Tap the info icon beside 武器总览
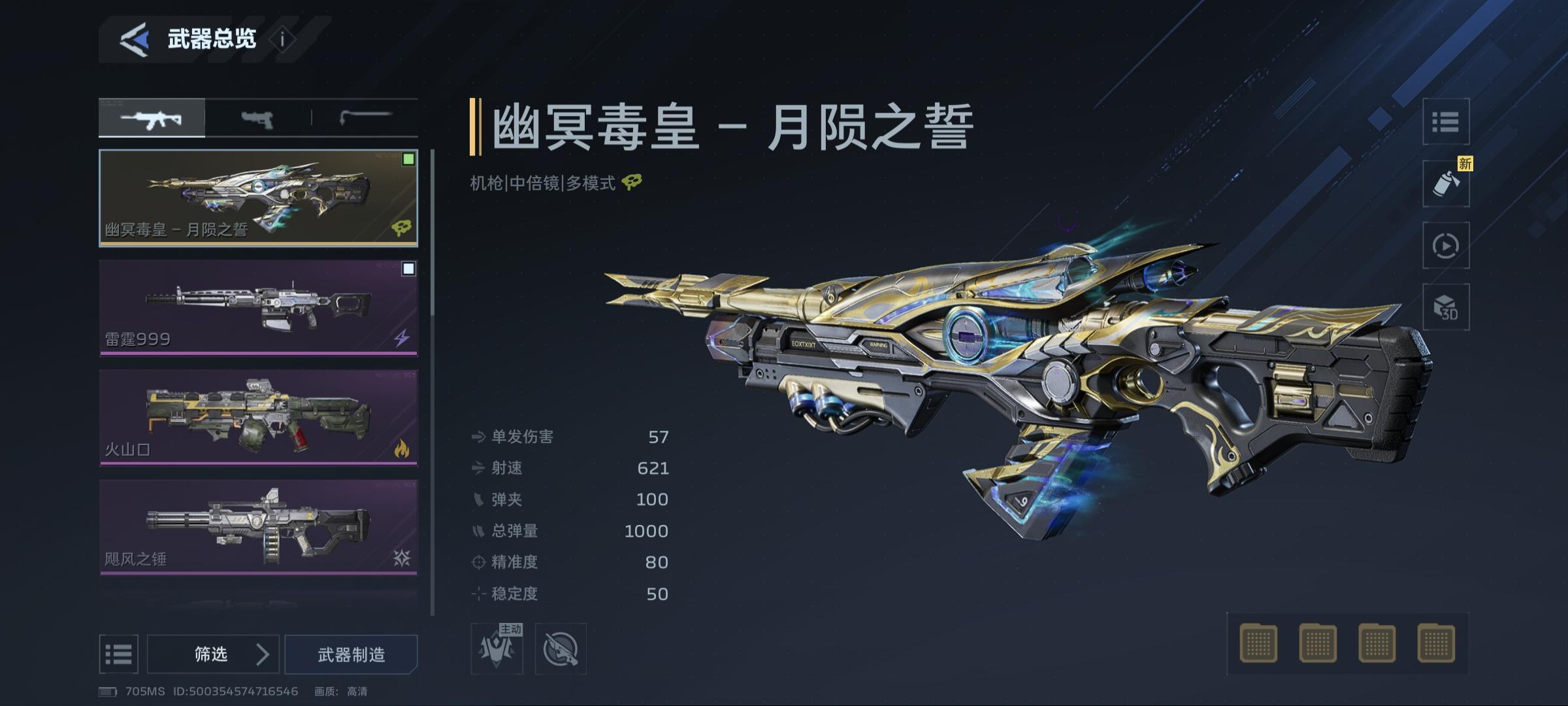The image size is (1568, 706). (281, 39)
